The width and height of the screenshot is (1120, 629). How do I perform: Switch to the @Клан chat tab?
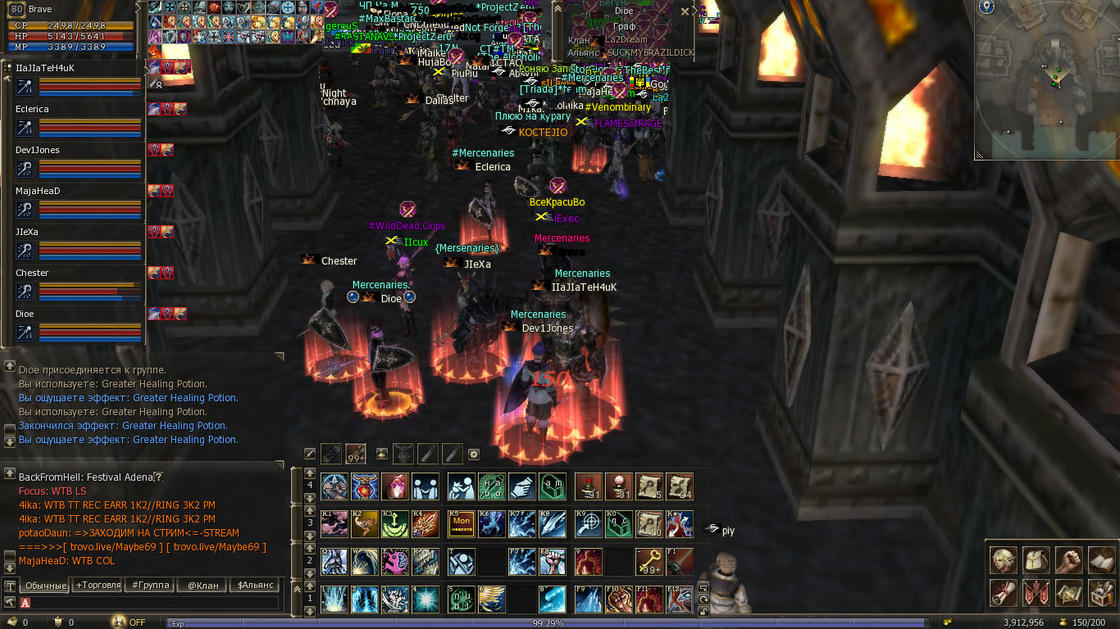203,585
